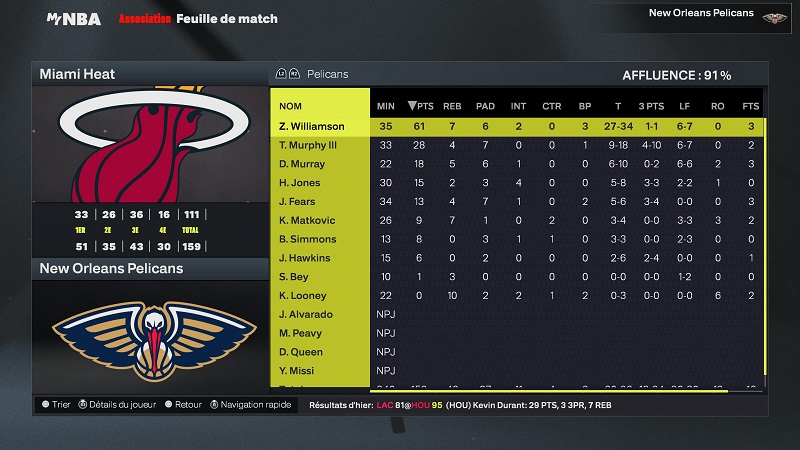Sort by the MIN column header

tap(385, 106)
